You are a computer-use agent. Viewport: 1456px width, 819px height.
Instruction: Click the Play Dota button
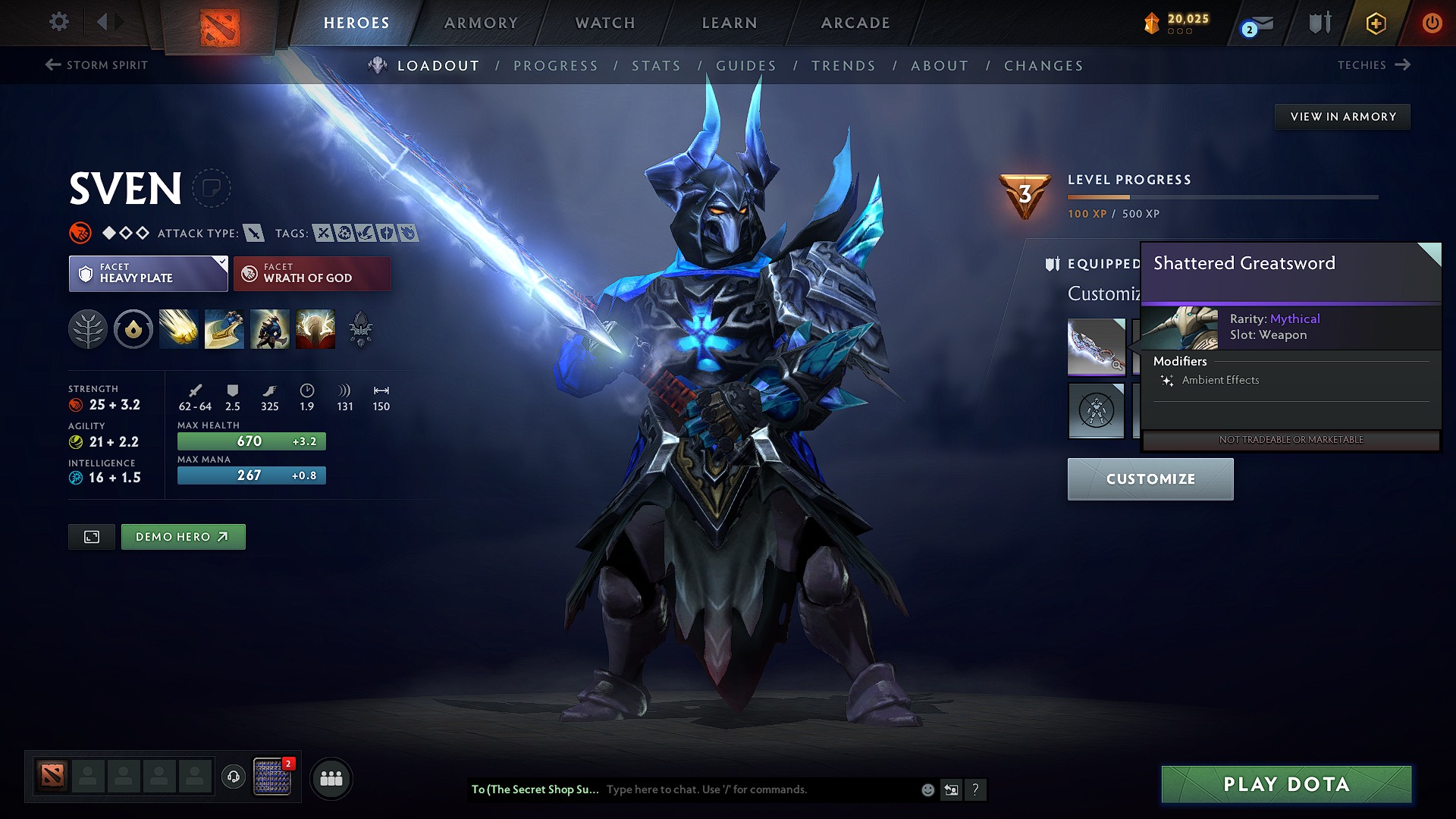1286,784
